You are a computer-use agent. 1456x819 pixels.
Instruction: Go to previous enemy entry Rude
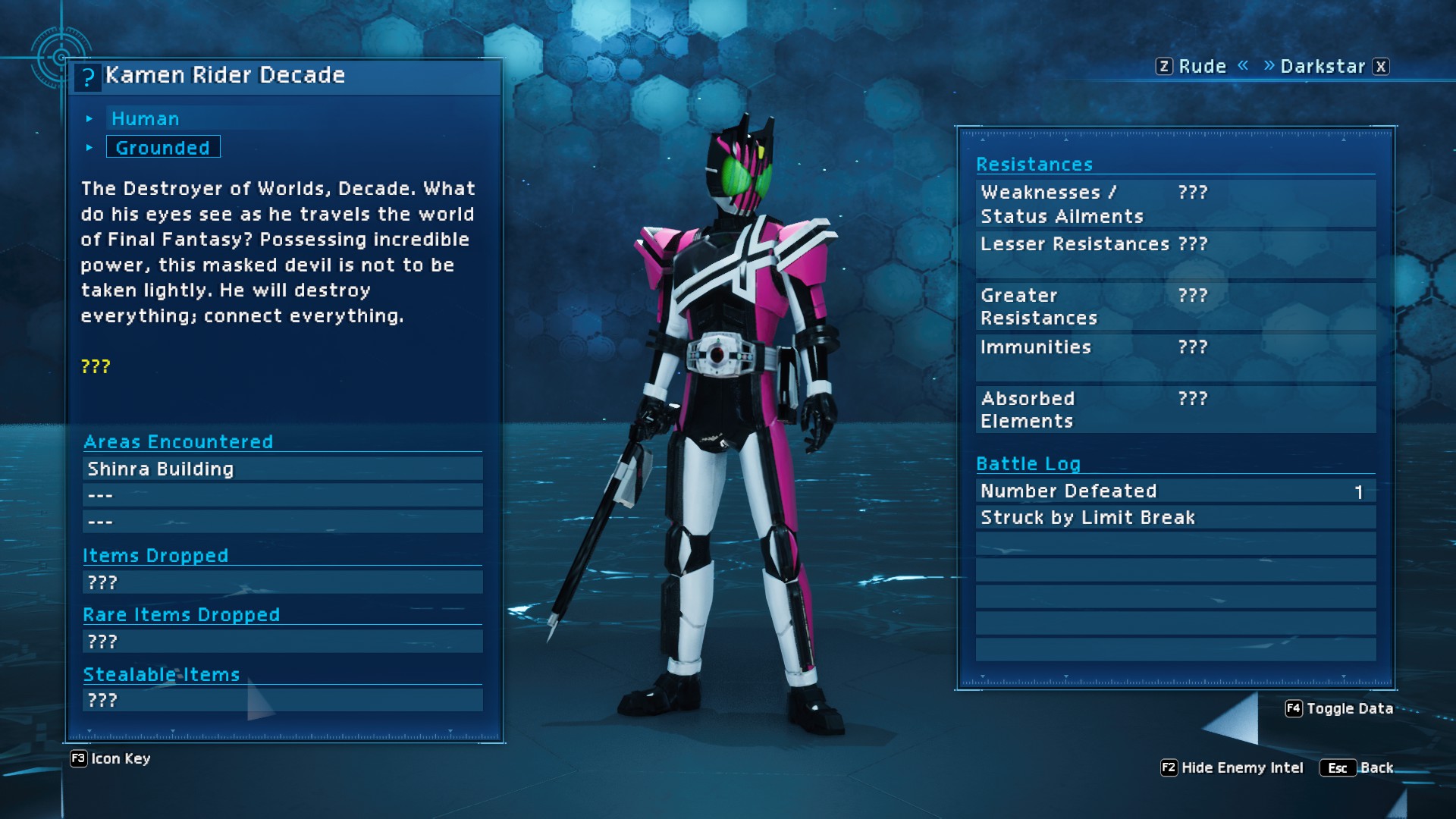1201,67
